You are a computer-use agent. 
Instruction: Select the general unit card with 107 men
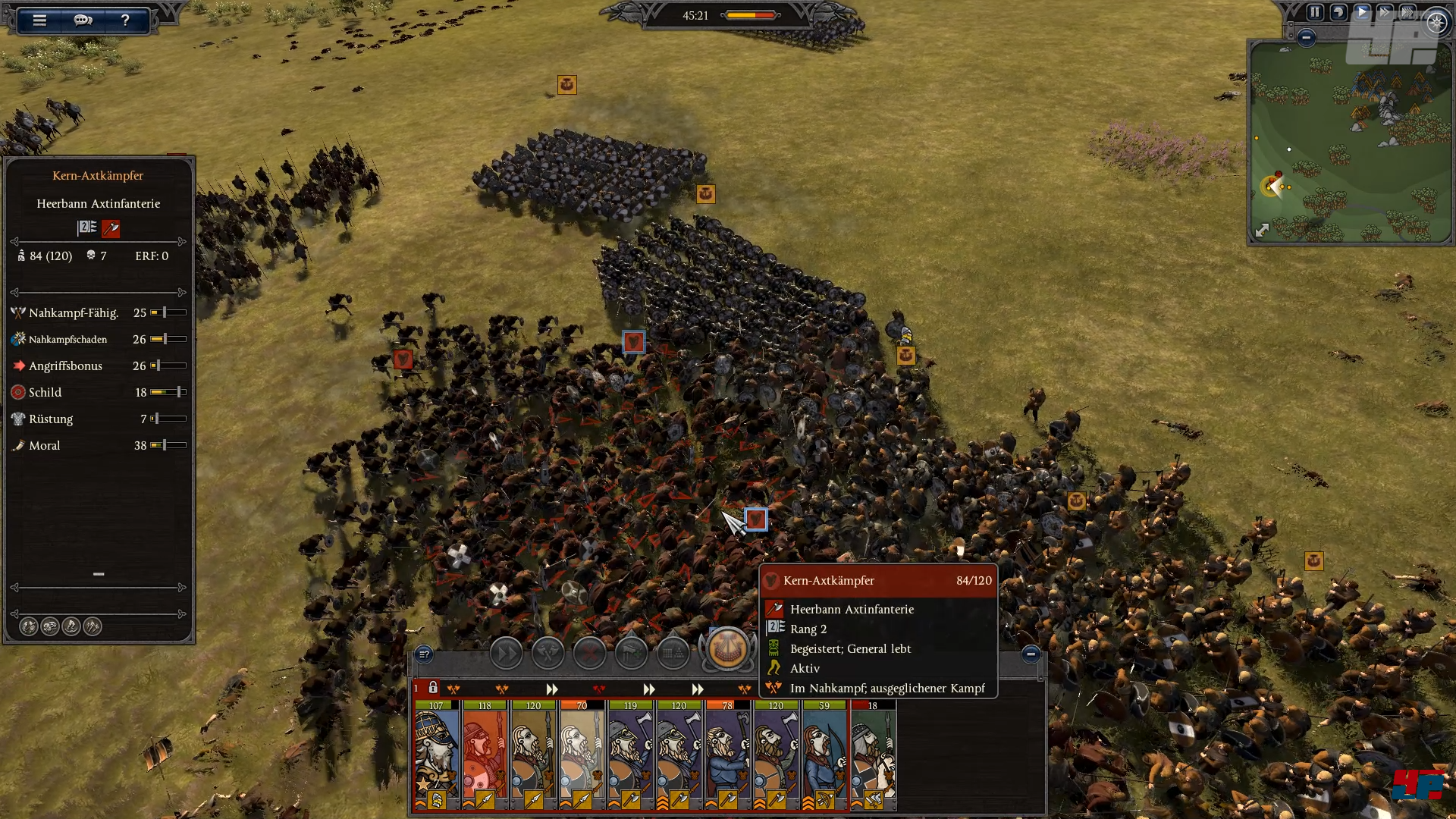[436, 755]
